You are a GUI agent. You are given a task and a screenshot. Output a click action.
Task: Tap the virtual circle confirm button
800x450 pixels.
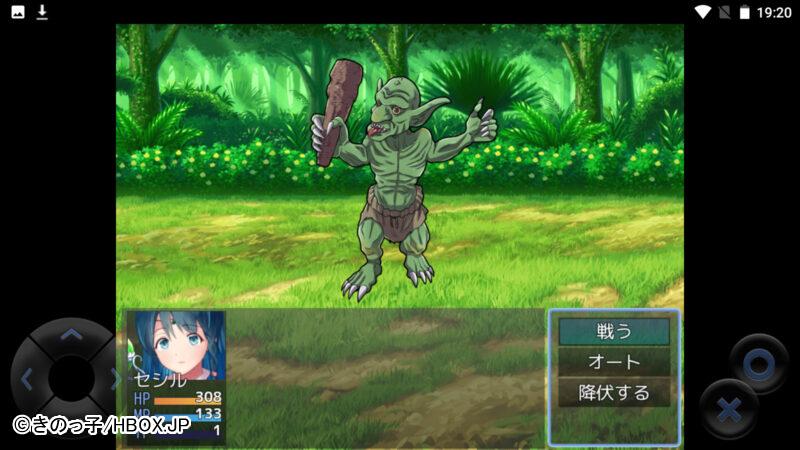[x=758, y=364]
